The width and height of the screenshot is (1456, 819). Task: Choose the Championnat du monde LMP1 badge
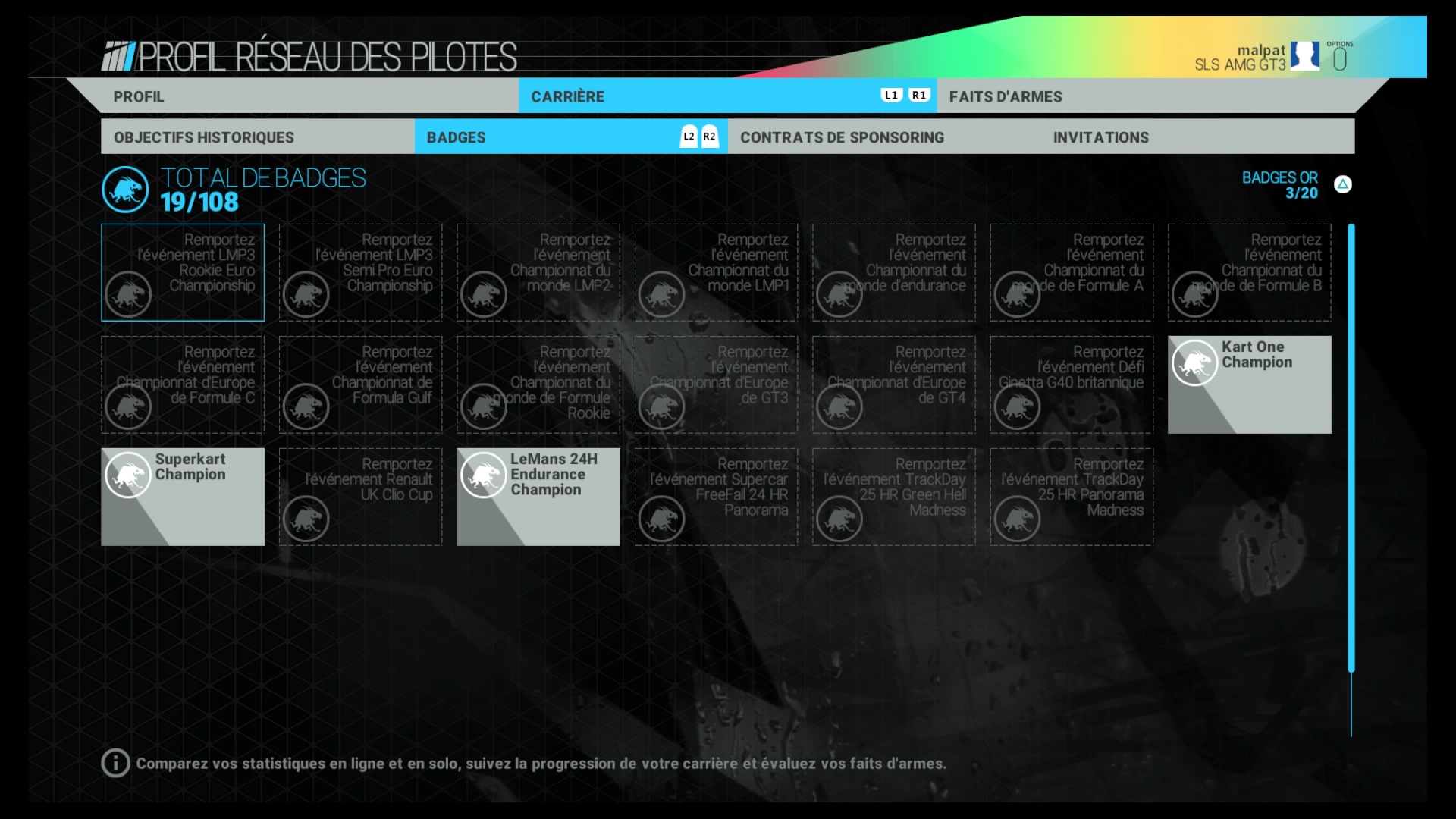(x=716, y=272)
